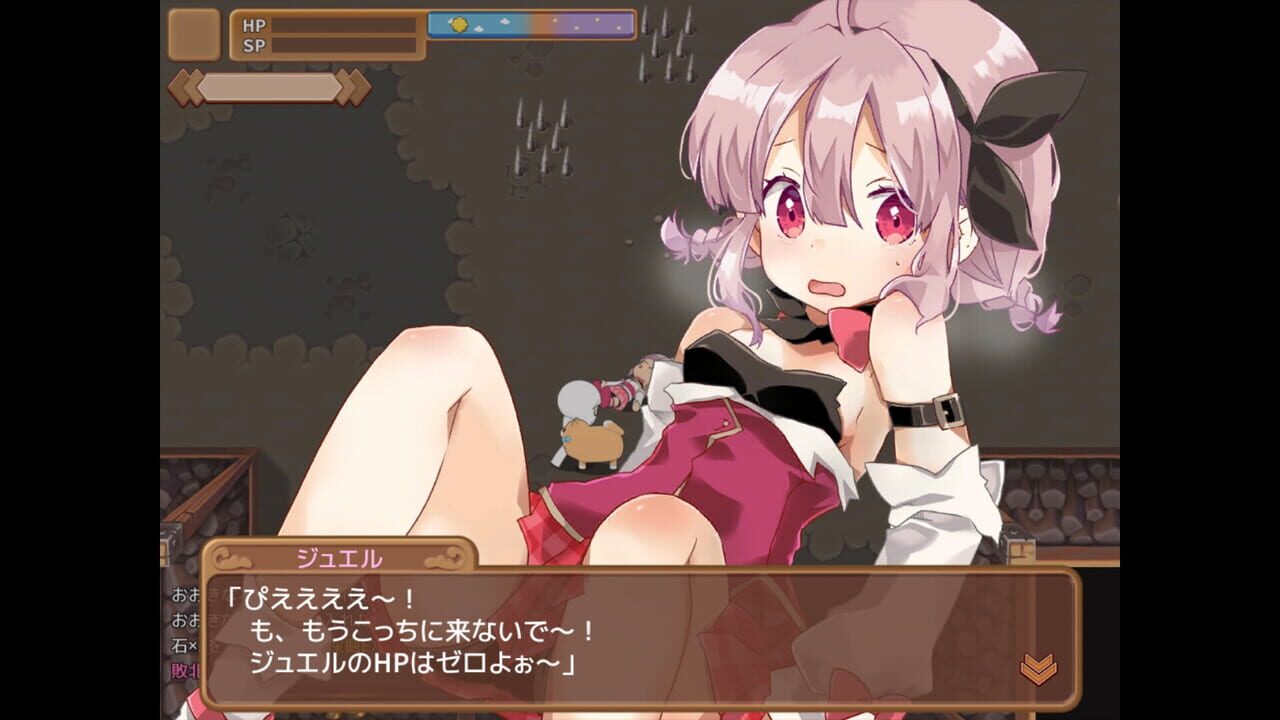Click the right double-arrow on the banner

click(350, 86)
